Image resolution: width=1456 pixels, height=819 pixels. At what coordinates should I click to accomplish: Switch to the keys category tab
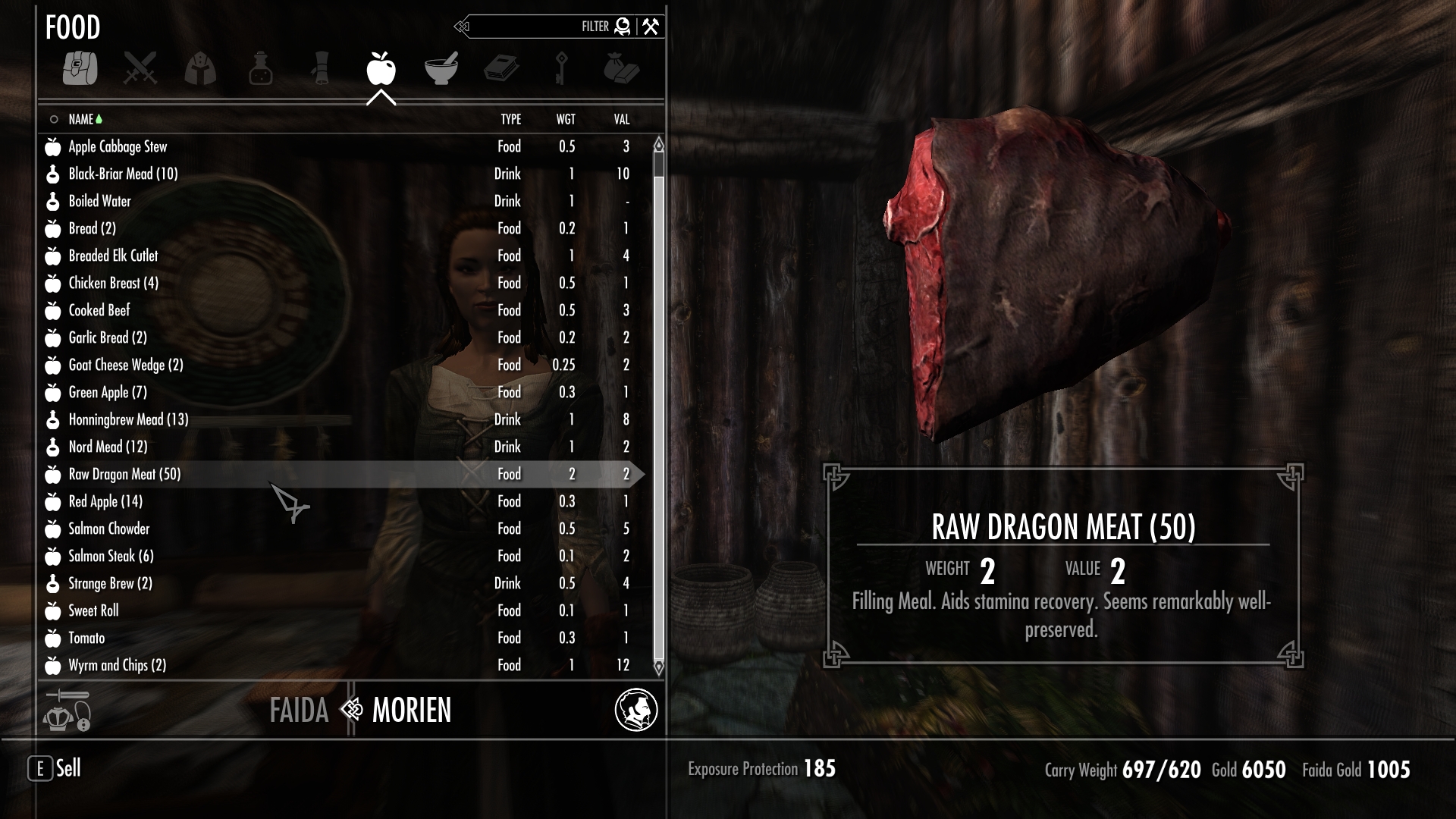[x=561, y=68]
